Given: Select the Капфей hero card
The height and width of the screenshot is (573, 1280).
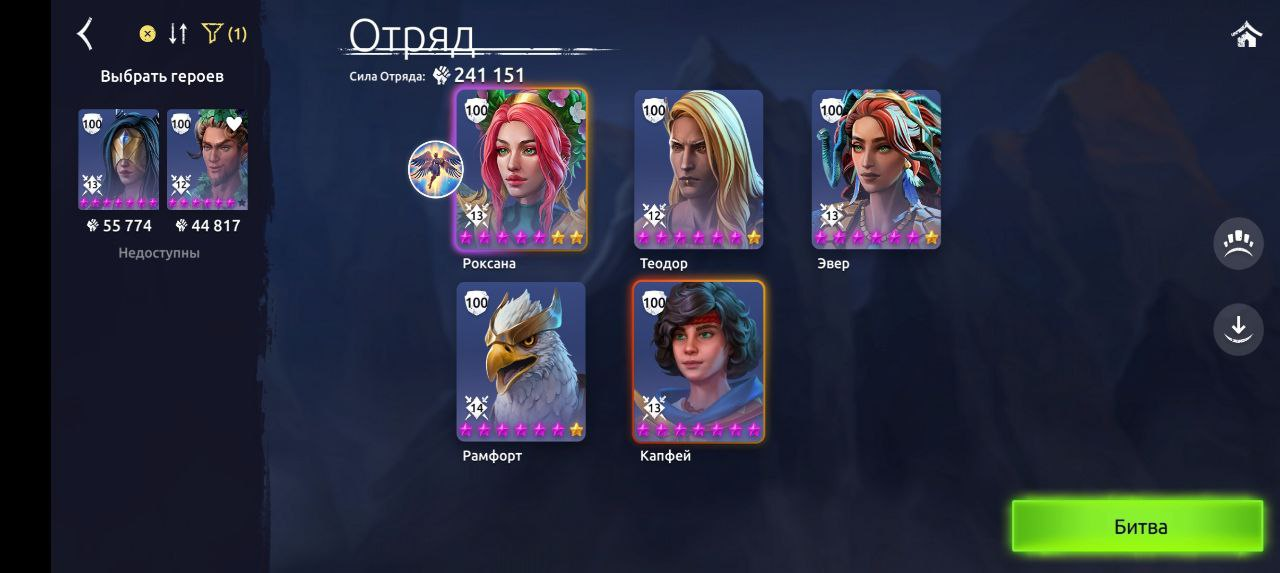Looking at the screenshot, I should click(x=698, y=361).
